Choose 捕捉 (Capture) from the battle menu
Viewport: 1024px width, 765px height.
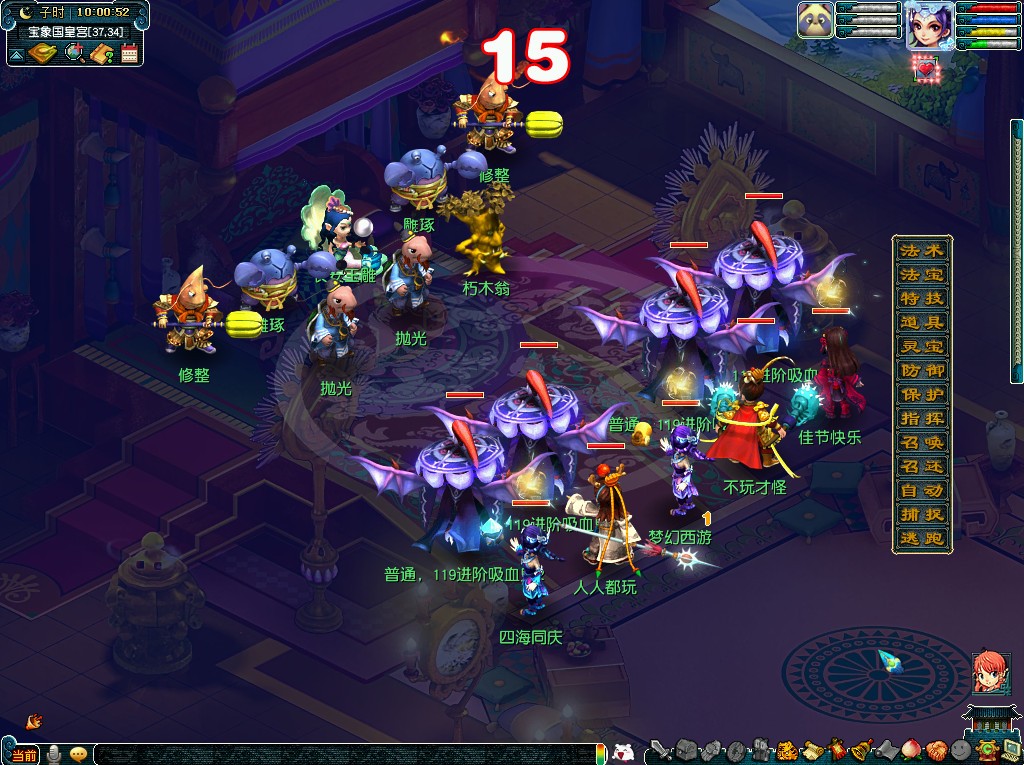click(922, 514)
